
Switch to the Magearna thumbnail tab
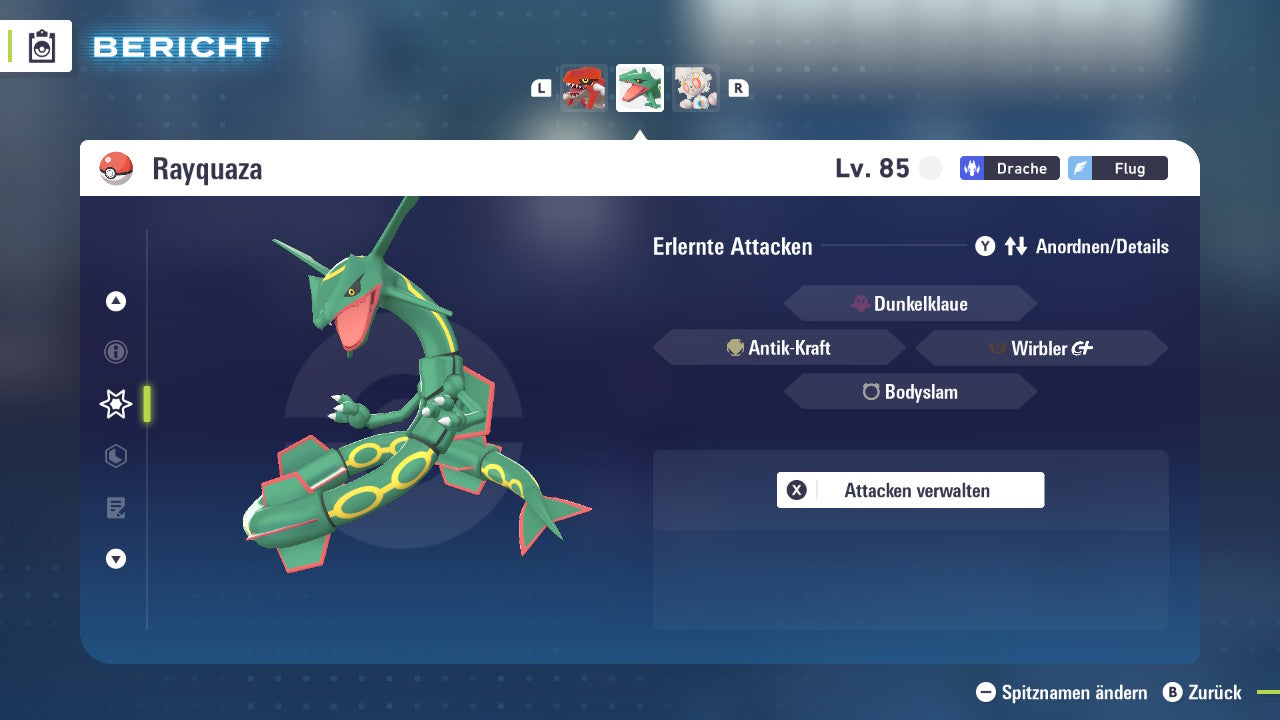point(696,88)
